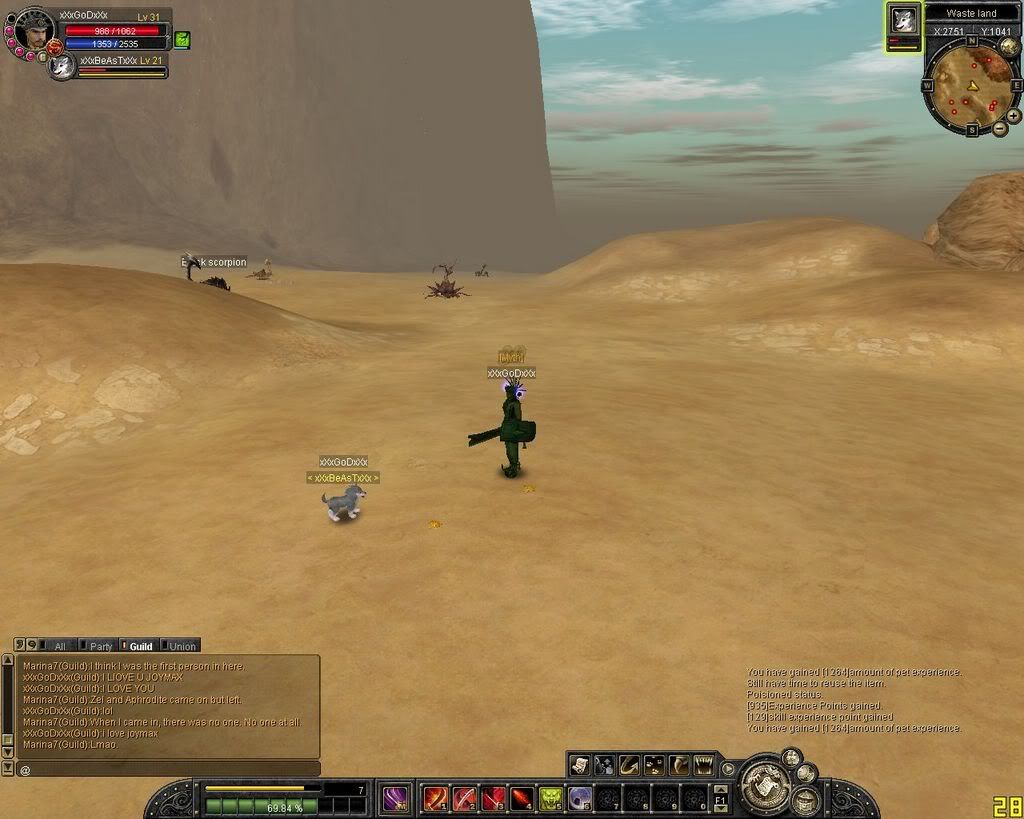1024x819 pixels.
Task: Activate the skill in hotbar slot 1
Action: point(436,798)
